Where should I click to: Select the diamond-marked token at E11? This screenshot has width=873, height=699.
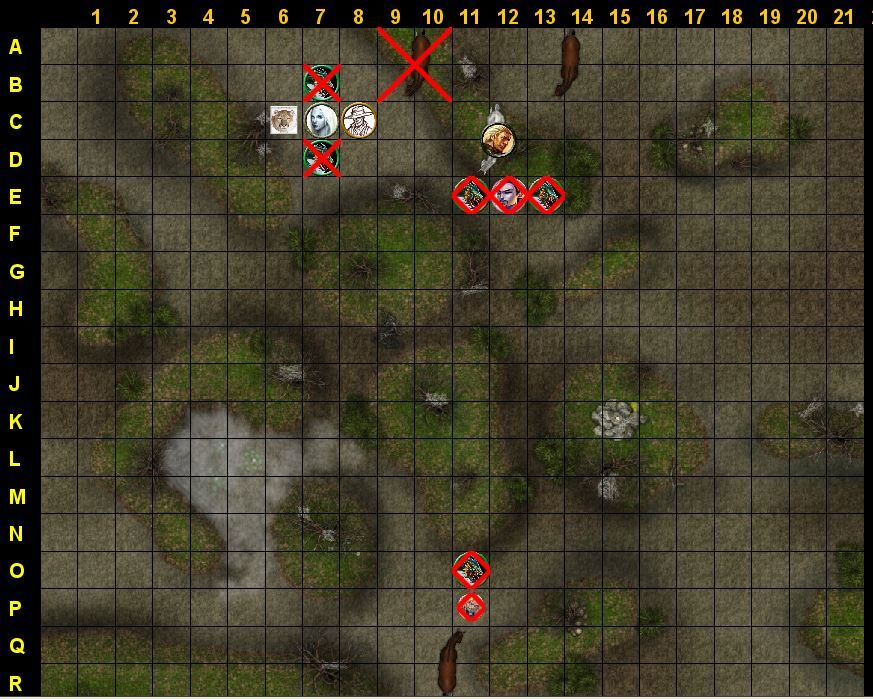(x=471, y=195)
